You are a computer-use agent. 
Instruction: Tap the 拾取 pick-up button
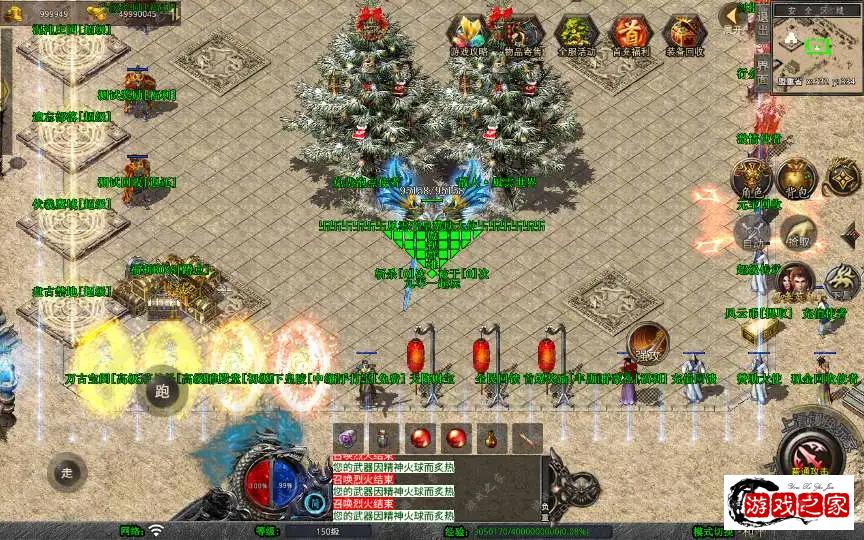click(797, 236)
